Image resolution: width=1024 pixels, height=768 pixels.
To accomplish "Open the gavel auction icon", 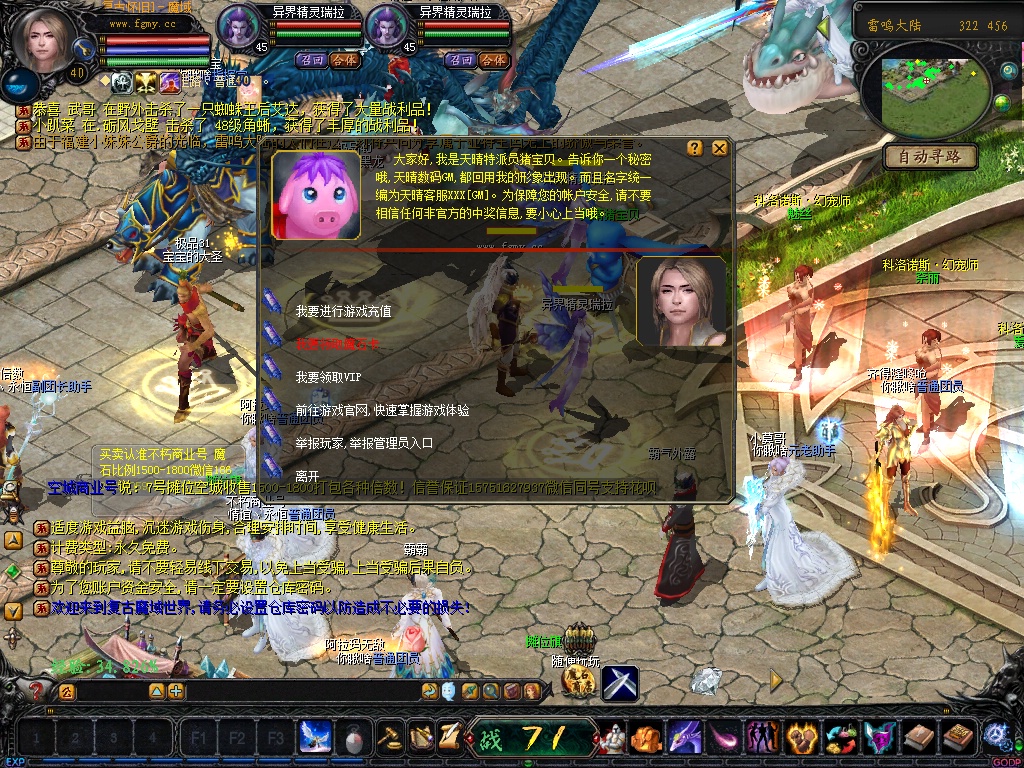I will [x=389, y=737].
